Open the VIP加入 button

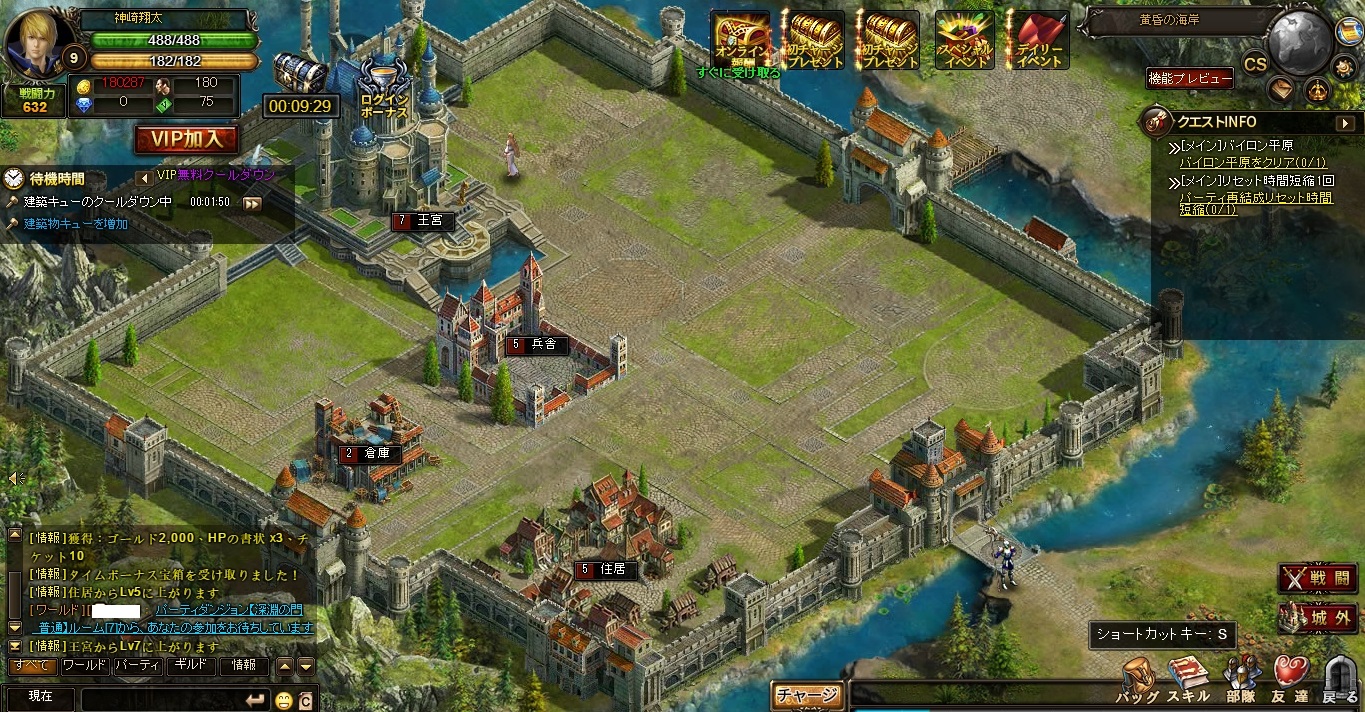(x=187, y=138)
